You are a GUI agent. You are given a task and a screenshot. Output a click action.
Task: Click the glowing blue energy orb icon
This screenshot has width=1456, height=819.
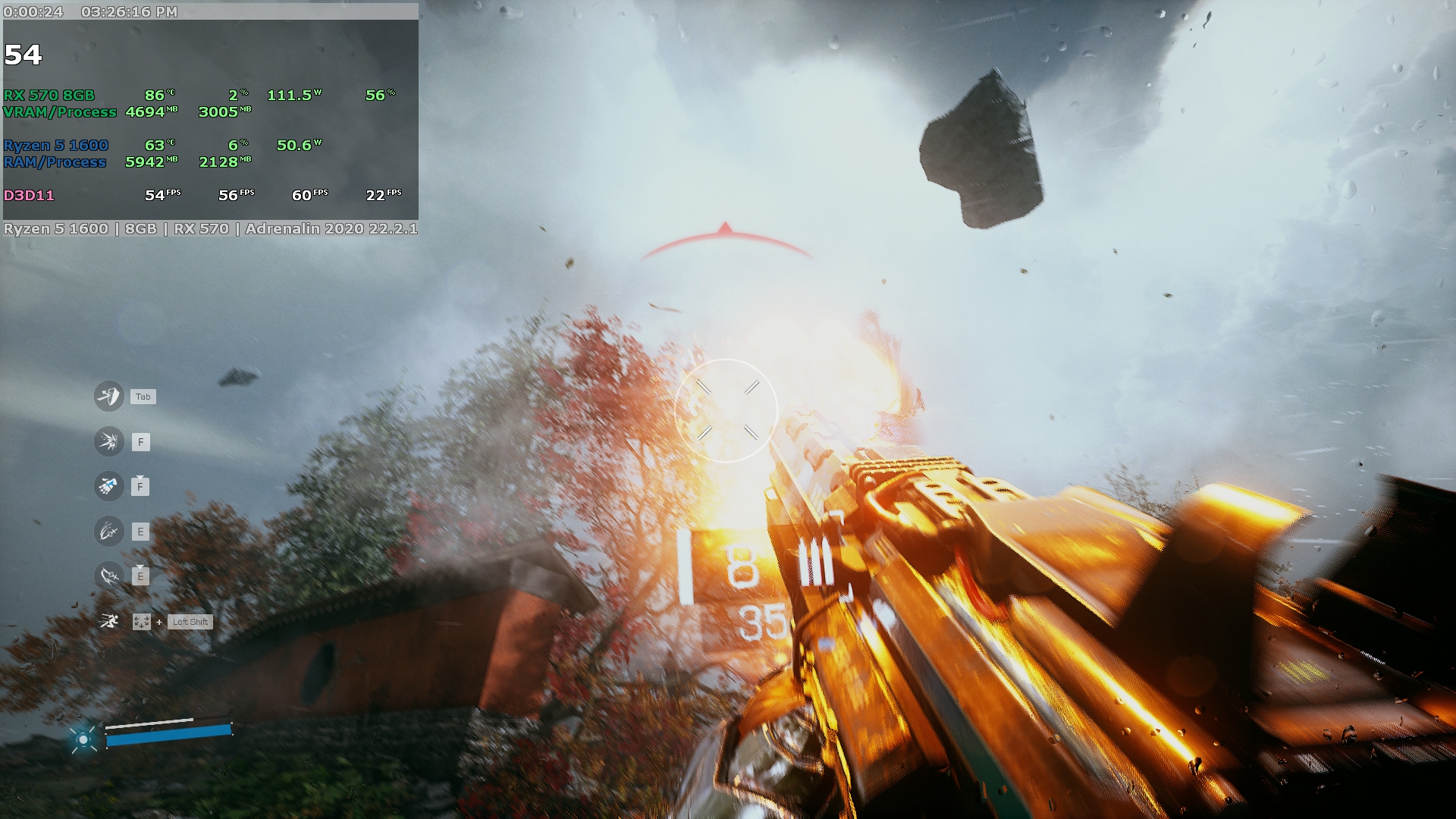pos(83,739)
